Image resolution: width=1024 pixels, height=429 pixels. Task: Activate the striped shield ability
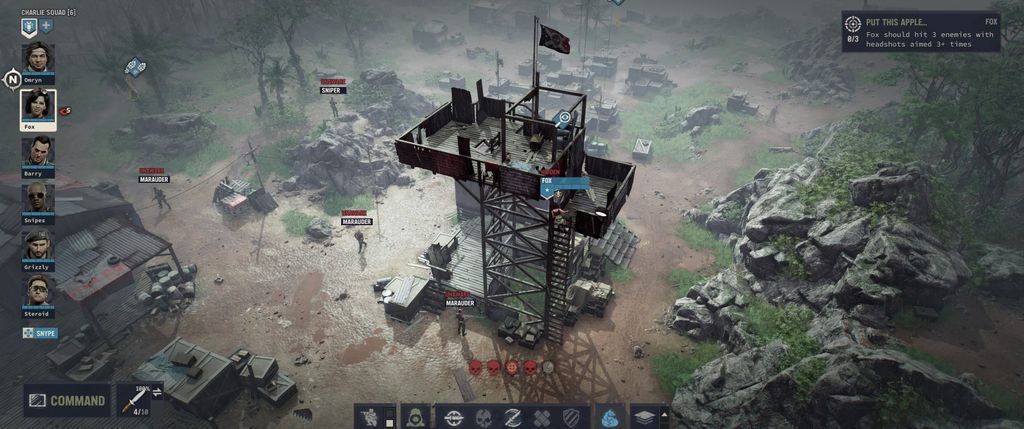pos(570,417)
